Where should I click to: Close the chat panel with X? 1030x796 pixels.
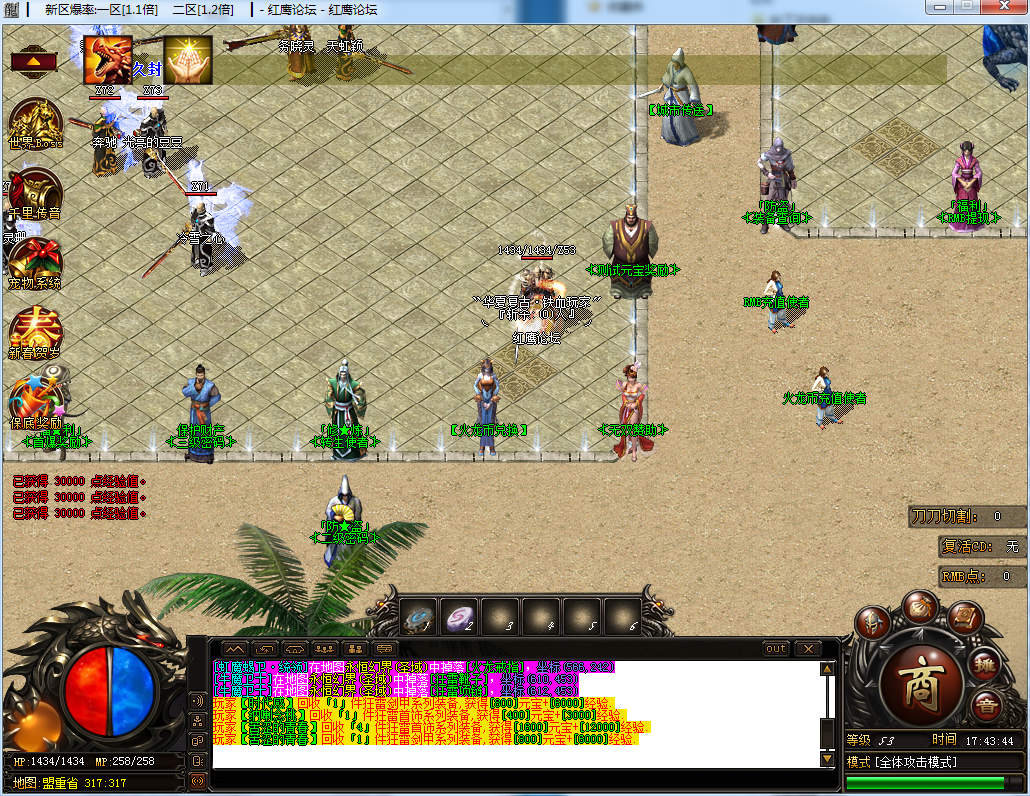pyautogui.click(x=807, y=649)
